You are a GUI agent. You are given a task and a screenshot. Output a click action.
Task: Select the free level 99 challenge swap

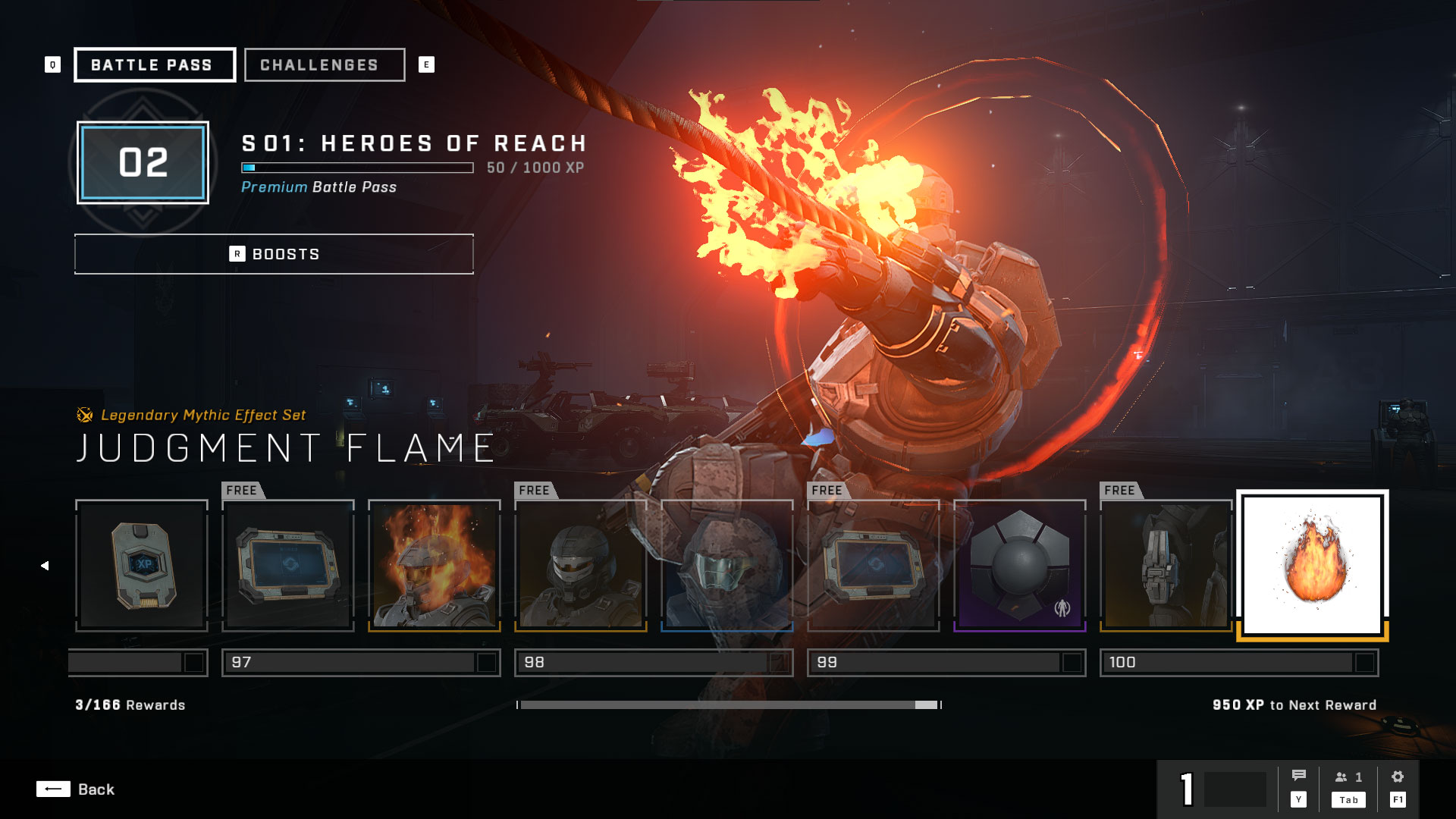[874, 566]
